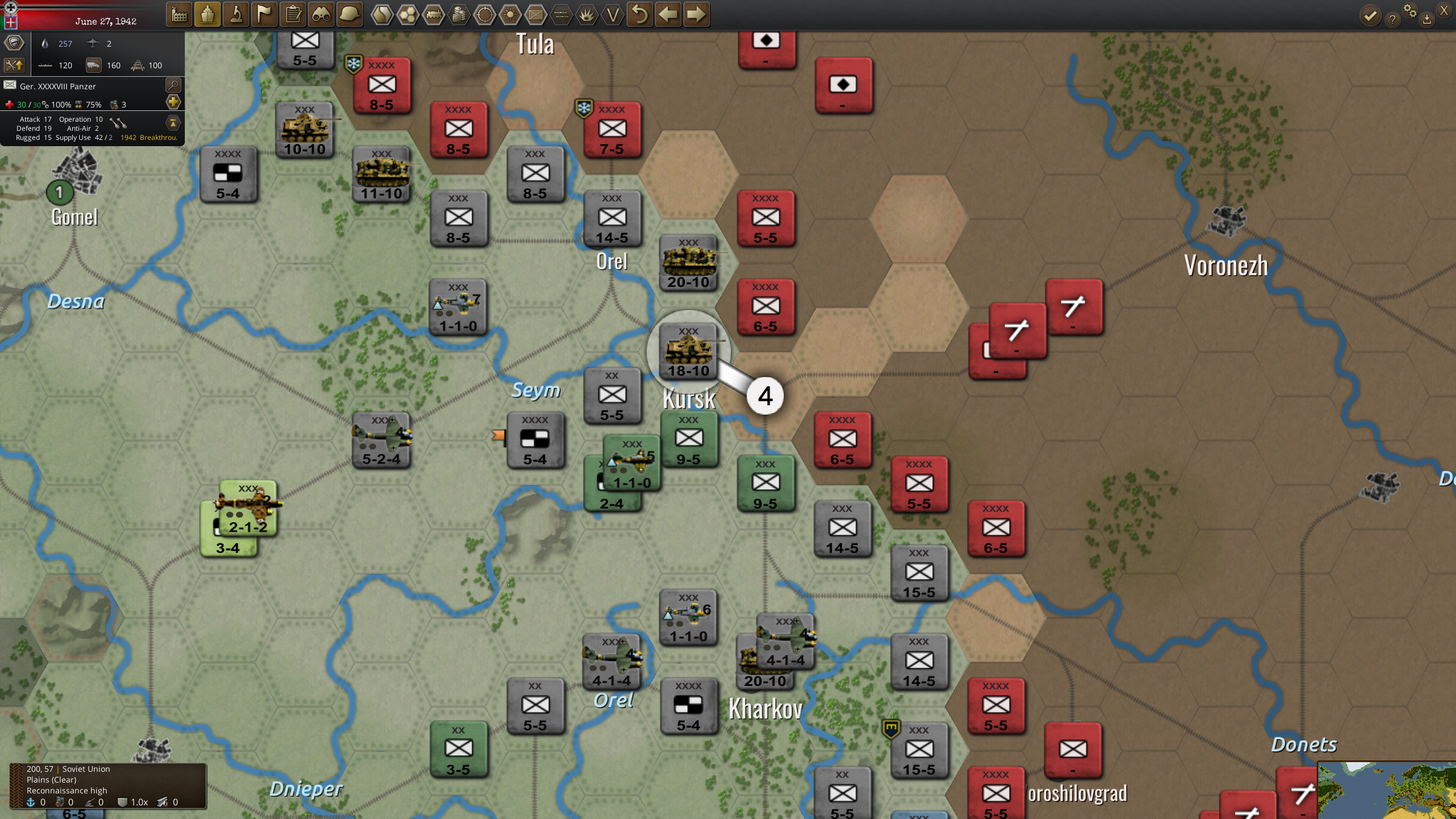The image size is (1456, 819).
Task: Open the reconnaissance binoculars panel
Action: 322,15
